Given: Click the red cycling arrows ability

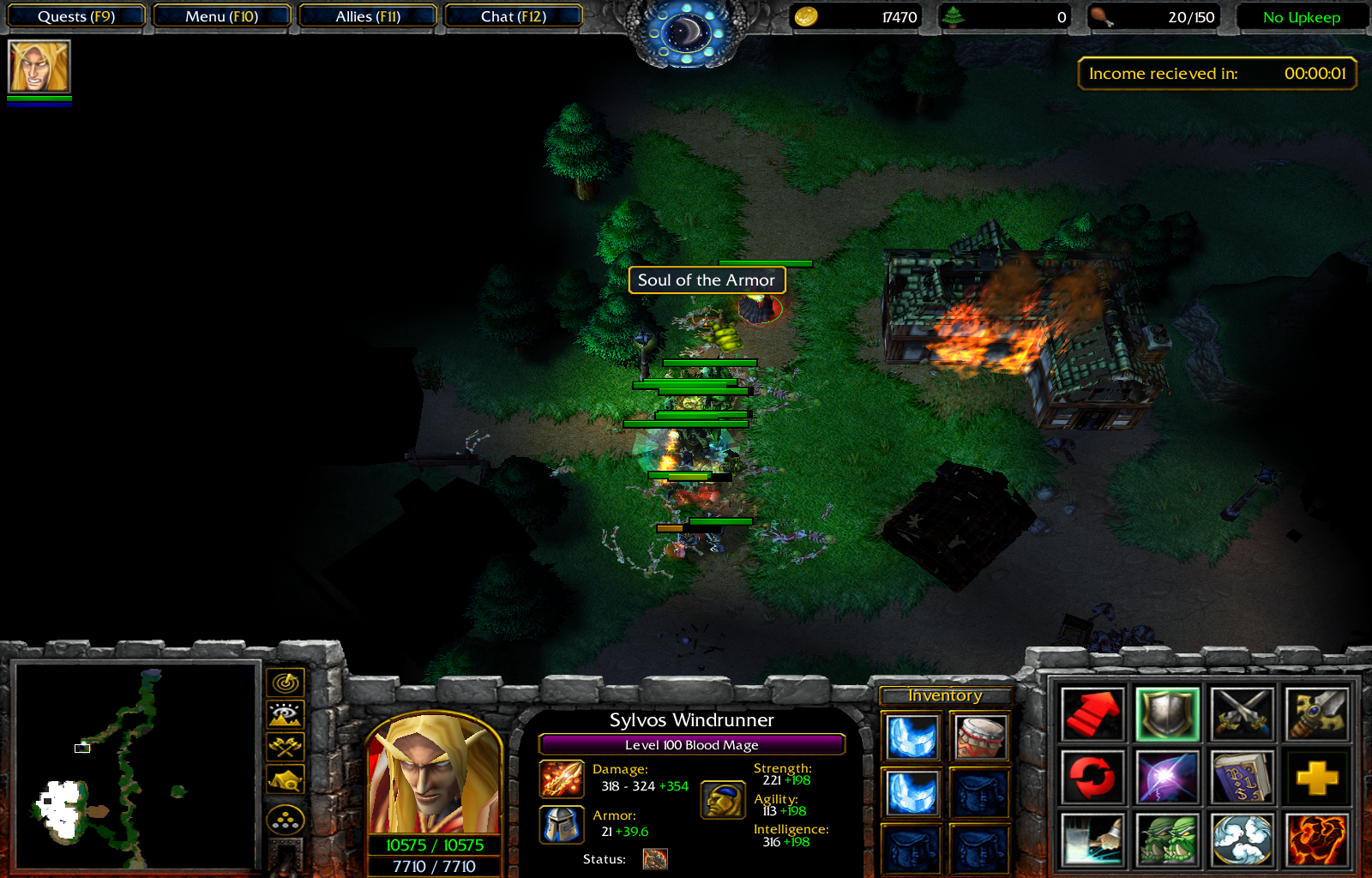Looking at the screenshot, I should (x=1092, y=775).
